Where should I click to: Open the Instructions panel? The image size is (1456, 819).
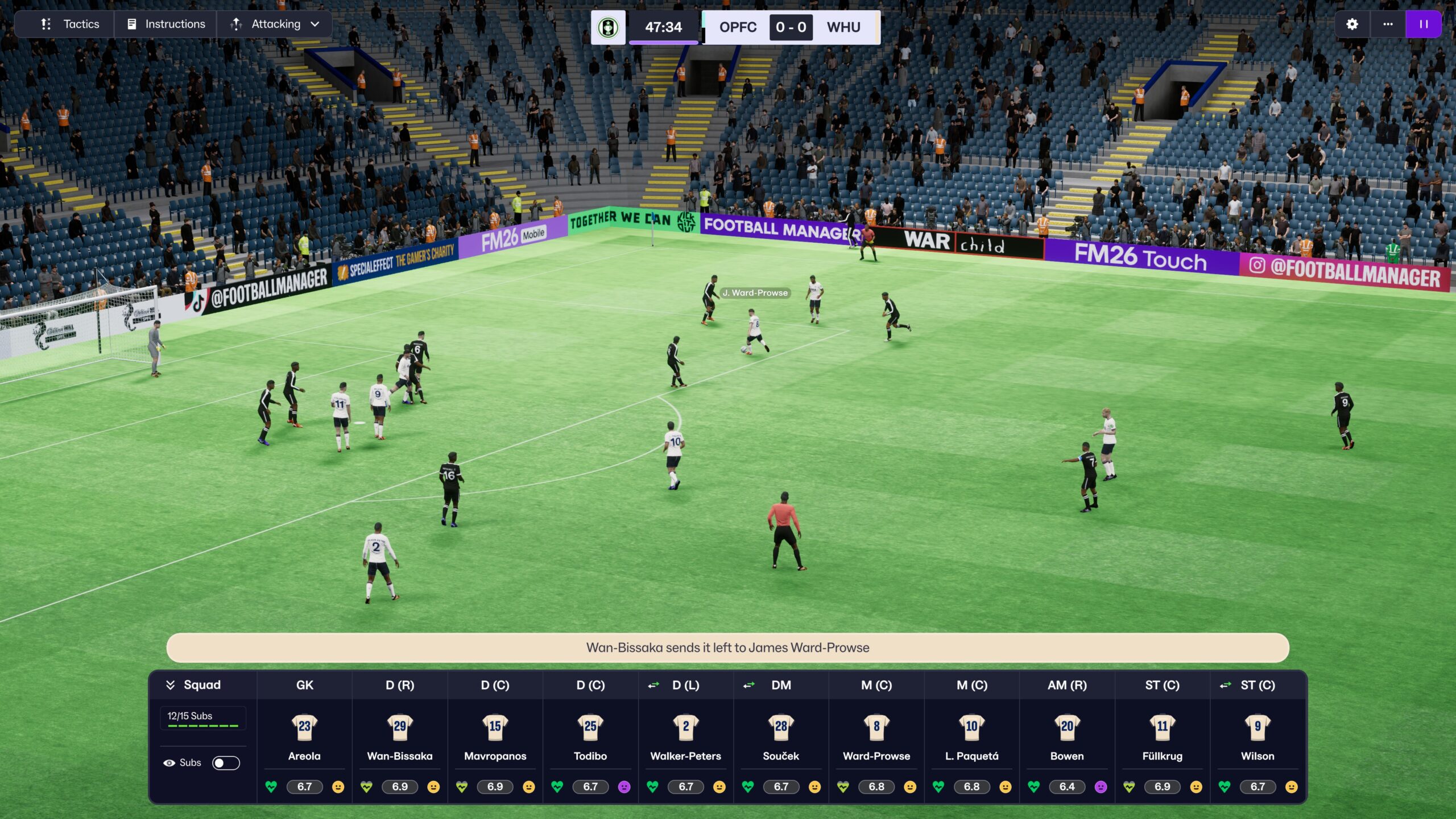[x=166, y=24]
